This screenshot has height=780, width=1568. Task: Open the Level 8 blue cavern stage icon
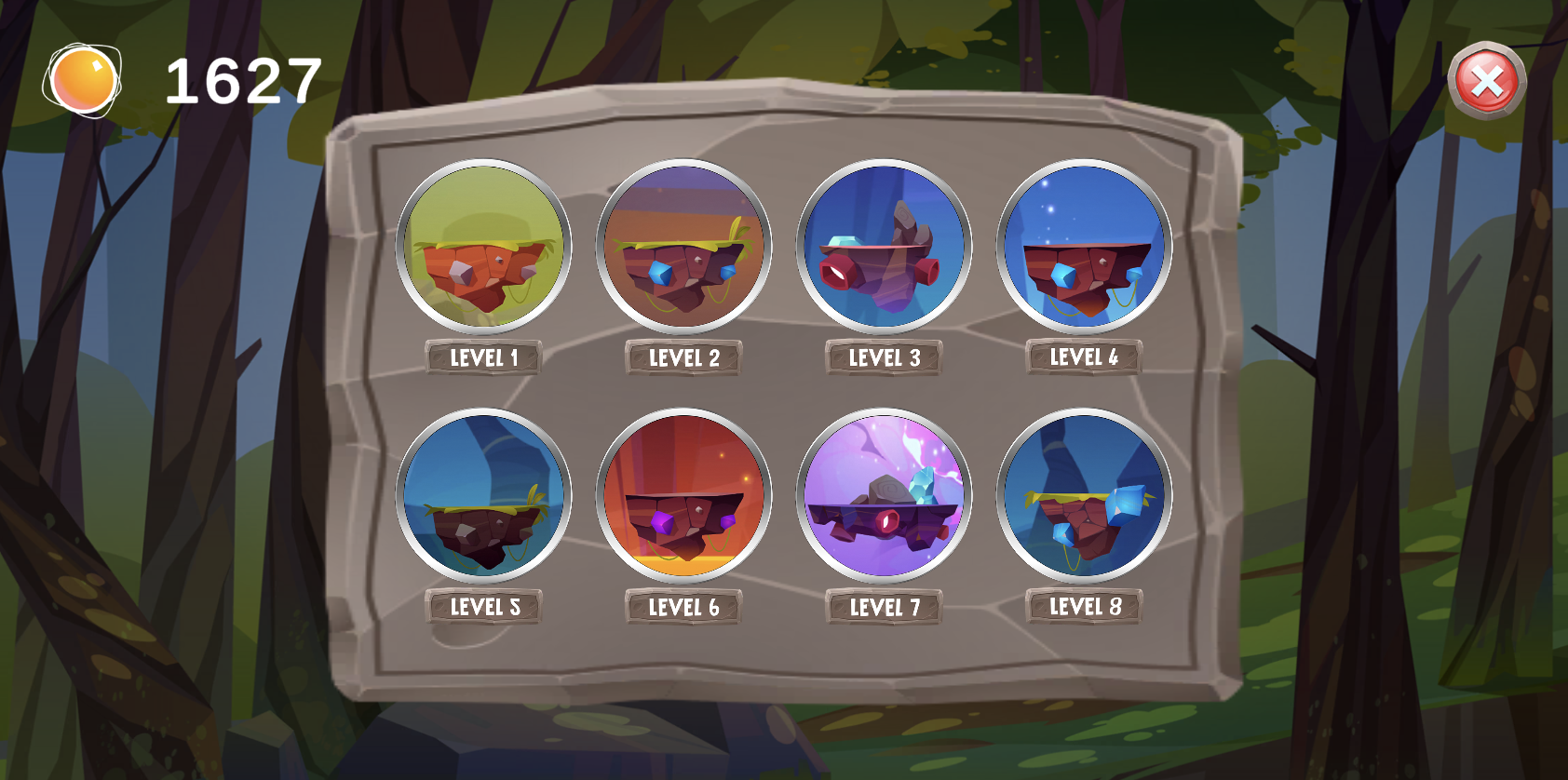1083,496
